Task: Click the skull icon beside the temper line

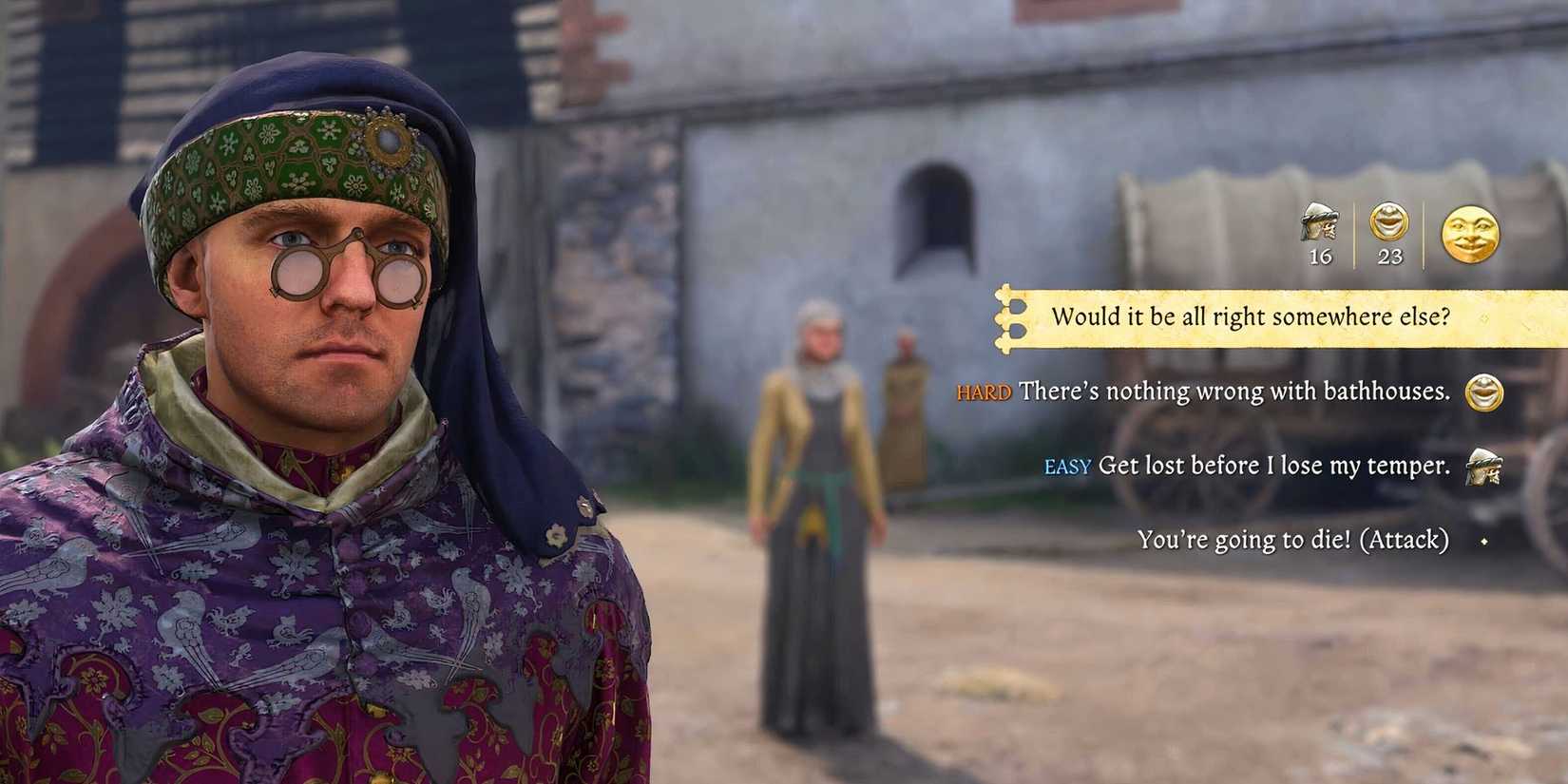Action: [1482, 469]
